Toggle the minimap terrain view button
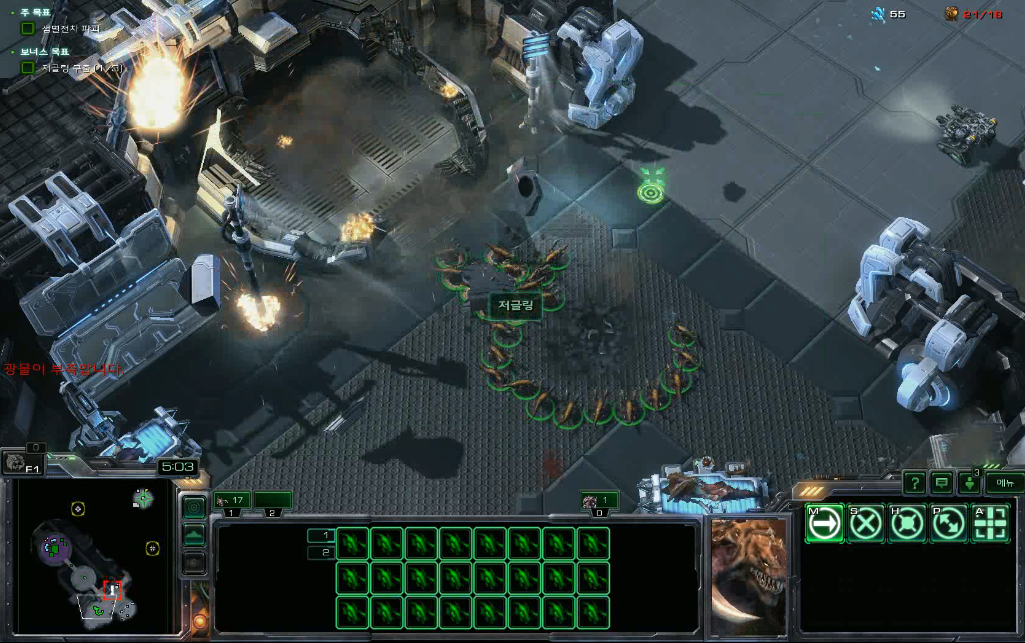 (x=194, y=535)
